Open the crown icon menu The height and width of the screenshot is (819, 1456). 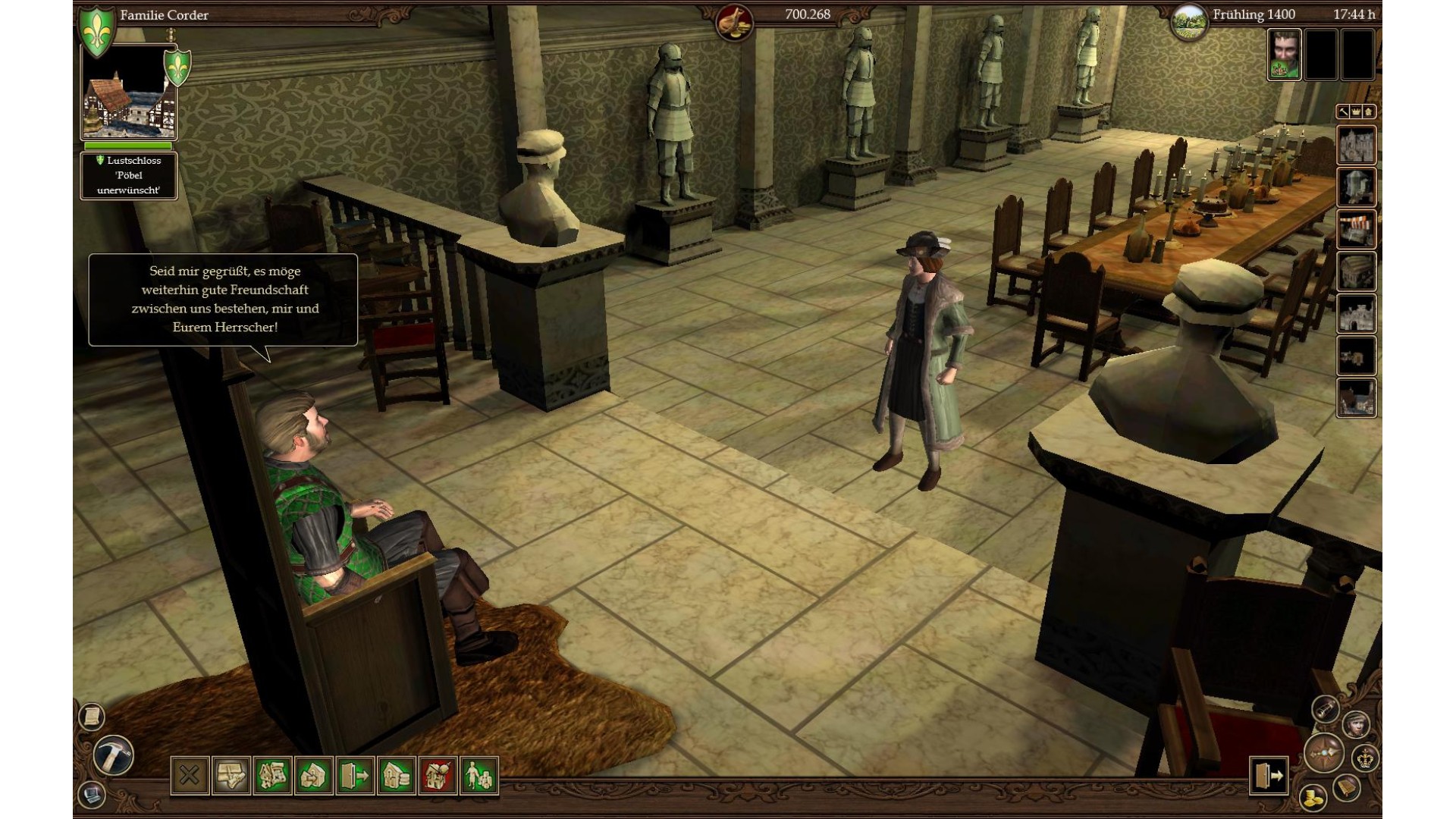[1365, 758]
